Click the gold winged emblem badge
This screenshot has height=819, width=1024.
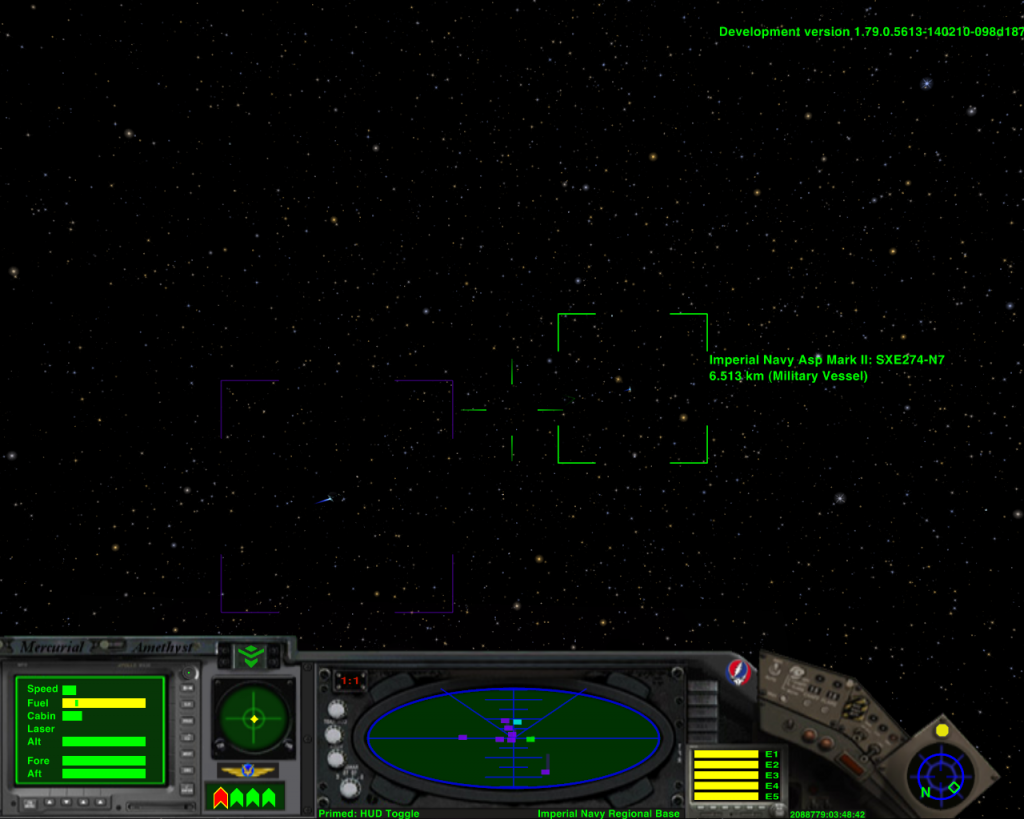coord(248,771)
